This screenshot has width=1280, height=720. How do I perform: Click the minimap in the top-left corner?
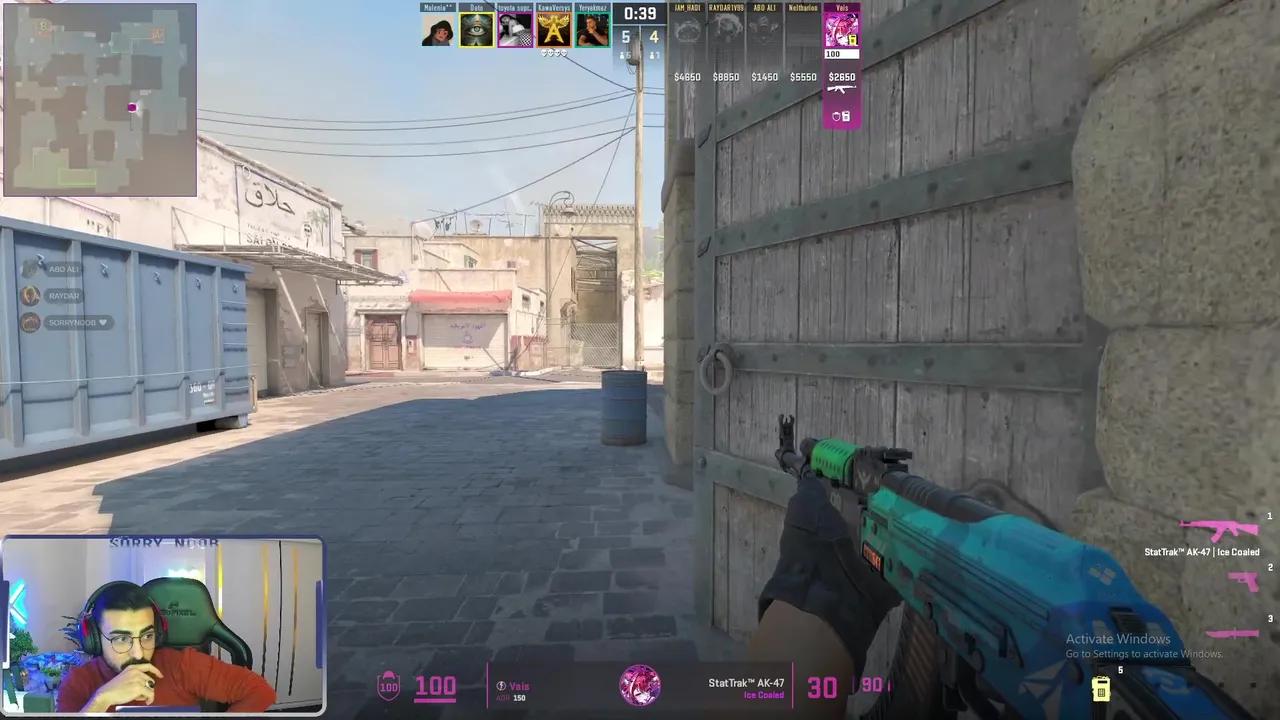click(100, 95)
